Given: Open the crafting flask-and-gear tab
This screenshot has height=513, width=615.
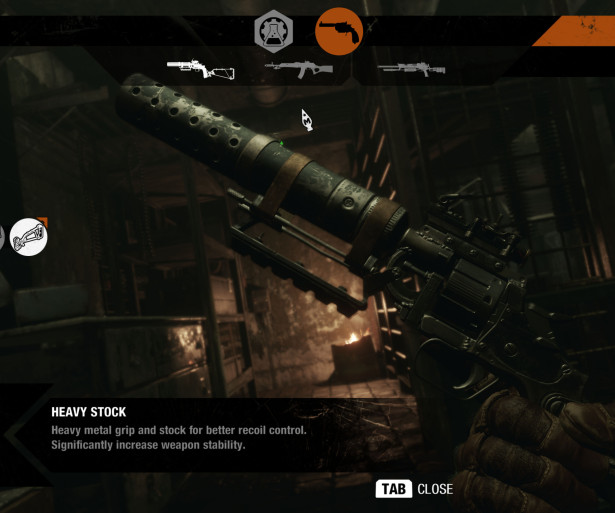Looking at the screenshot, I should [x=273, y=31].
